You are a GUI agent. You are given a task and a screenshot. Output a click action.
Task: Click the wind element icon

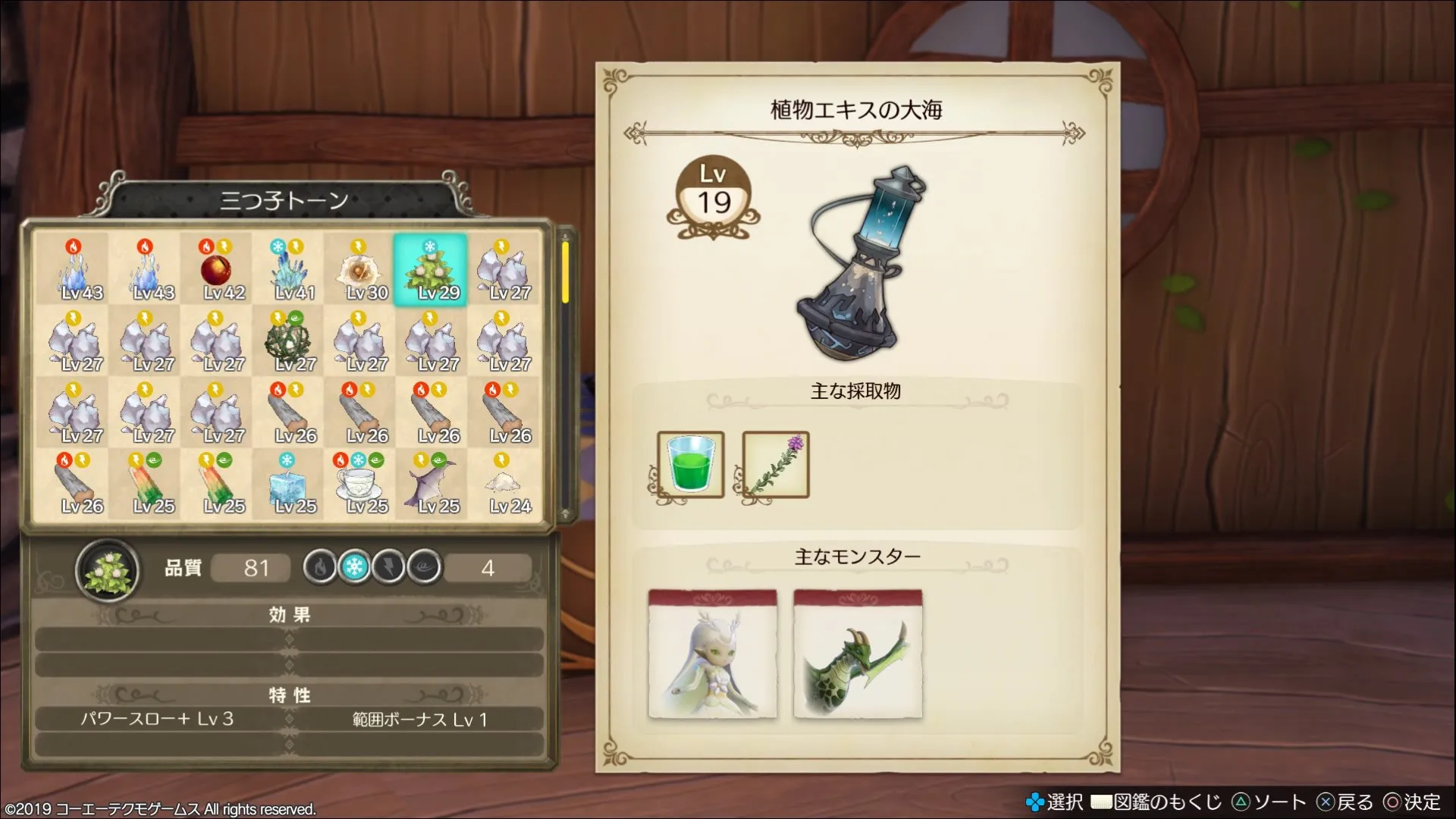click(x=424, y=566)
